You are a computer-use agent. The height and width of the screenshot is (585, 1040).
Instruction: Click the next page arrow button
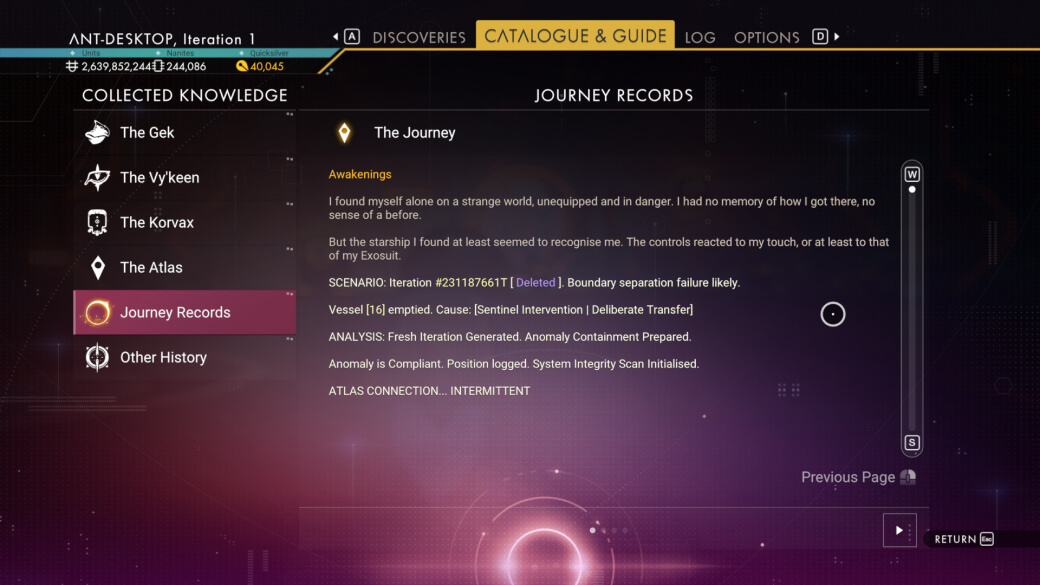coord(899,530)
